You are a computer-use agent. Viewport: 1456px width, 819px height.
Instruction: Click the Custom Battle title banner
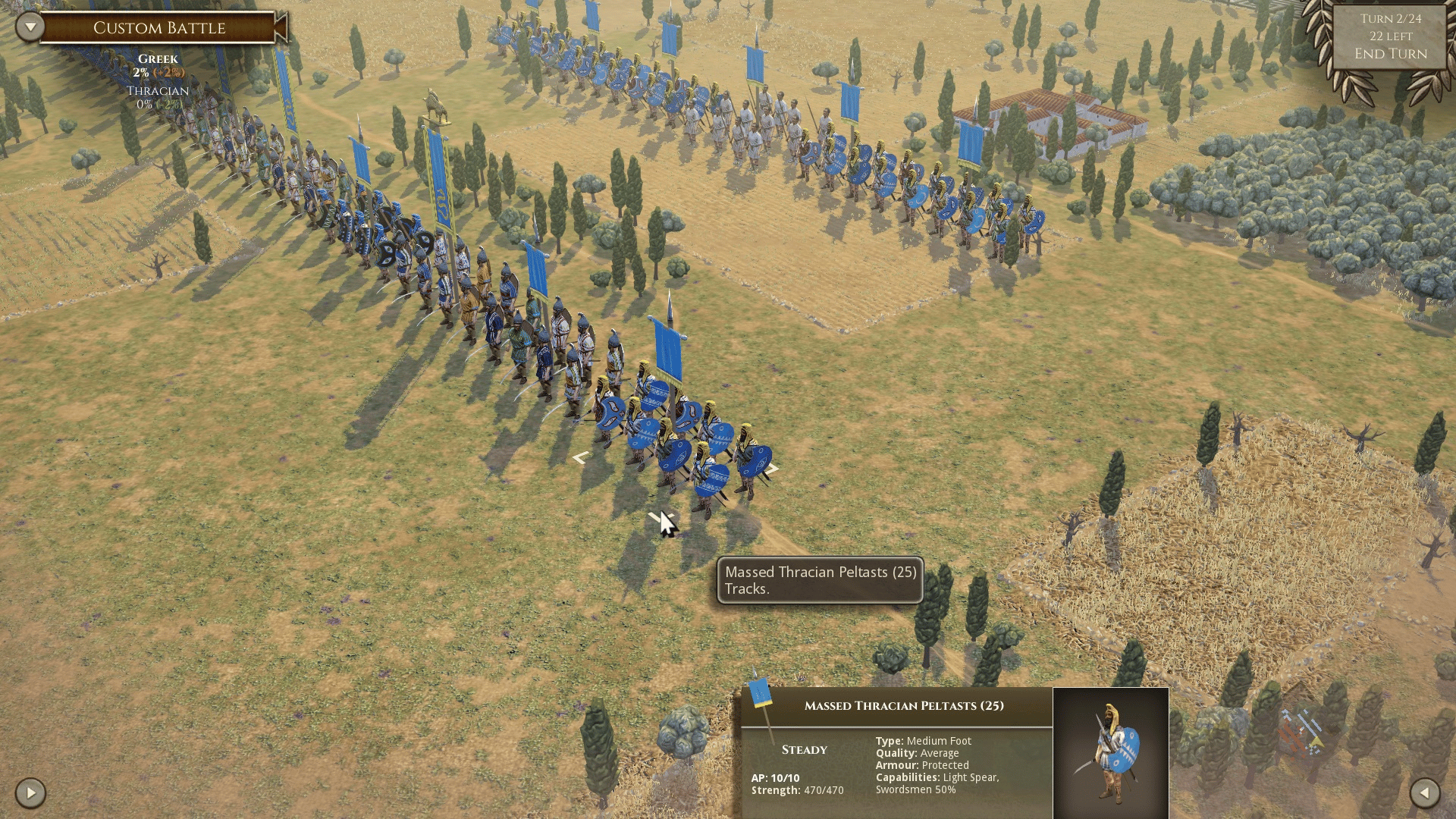click(159, 28)
